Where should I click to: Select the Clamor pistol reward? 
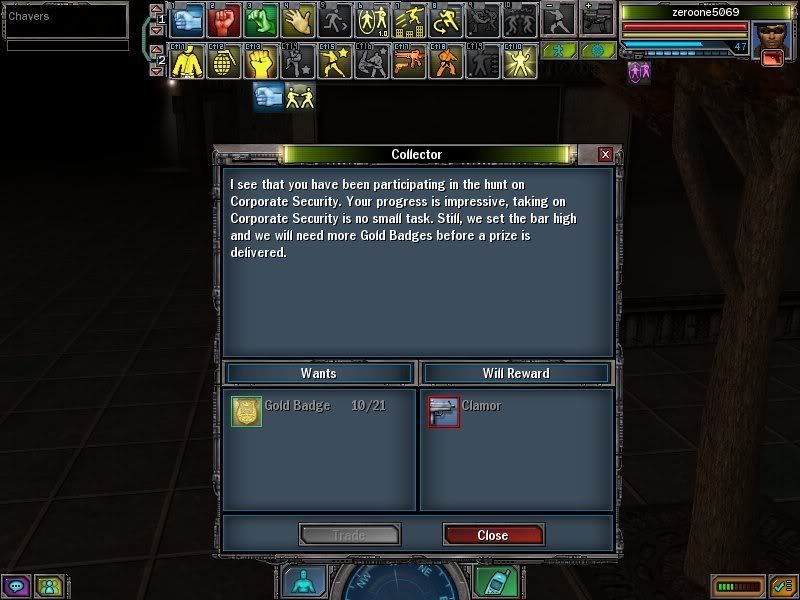(x=444, y=411)
